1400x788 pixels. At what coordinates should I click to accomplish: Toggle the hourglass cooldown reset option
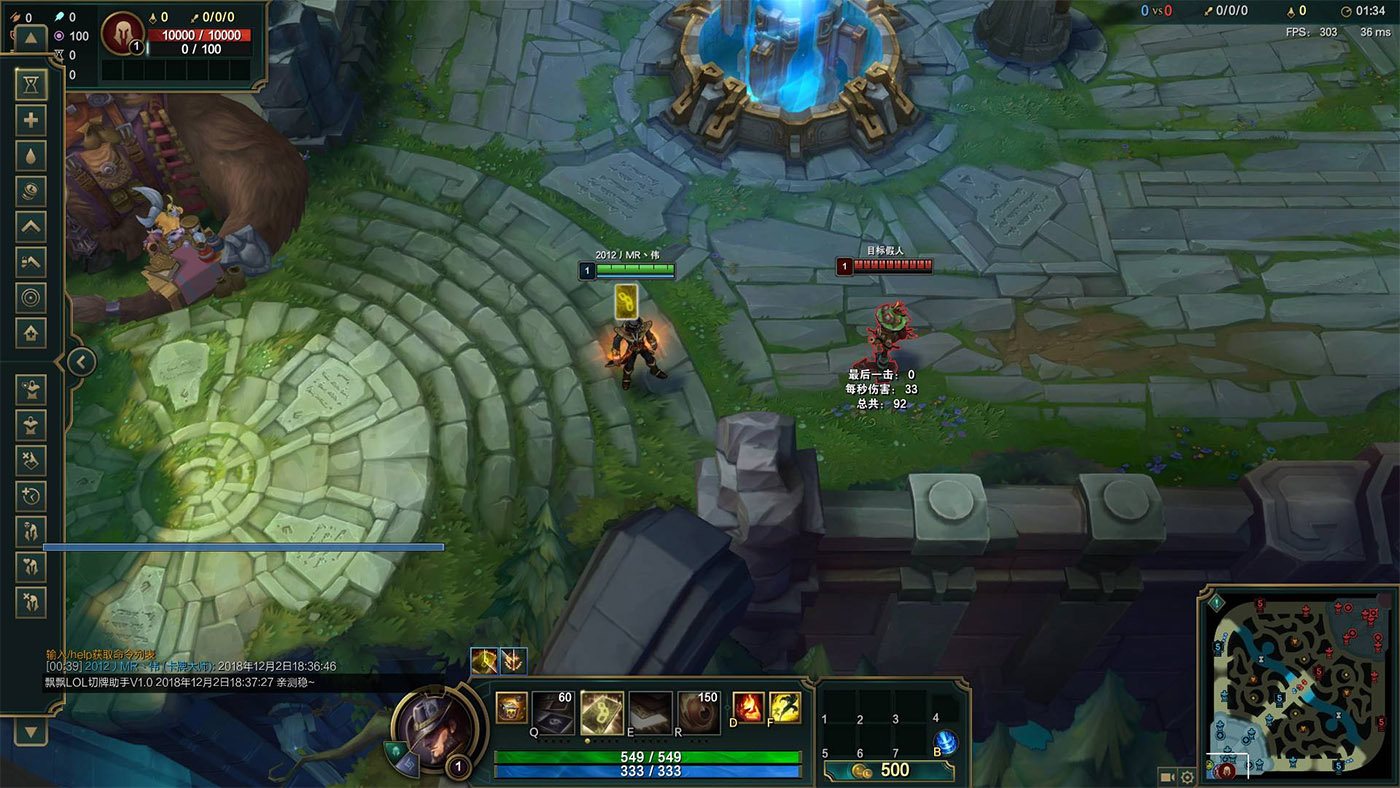[31, 85]
